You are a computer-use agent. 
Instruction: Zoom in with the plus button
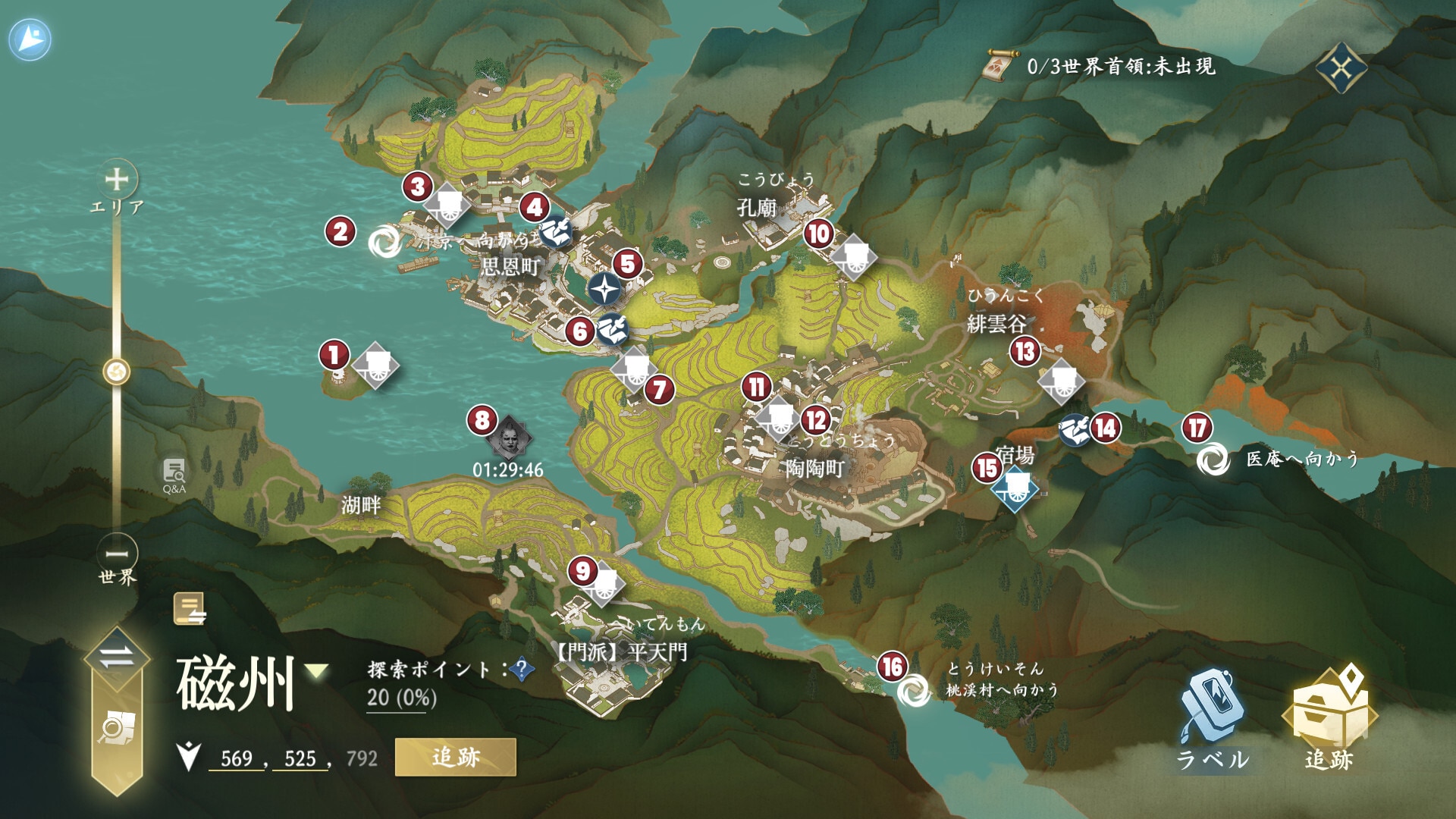tap(117, 179)
